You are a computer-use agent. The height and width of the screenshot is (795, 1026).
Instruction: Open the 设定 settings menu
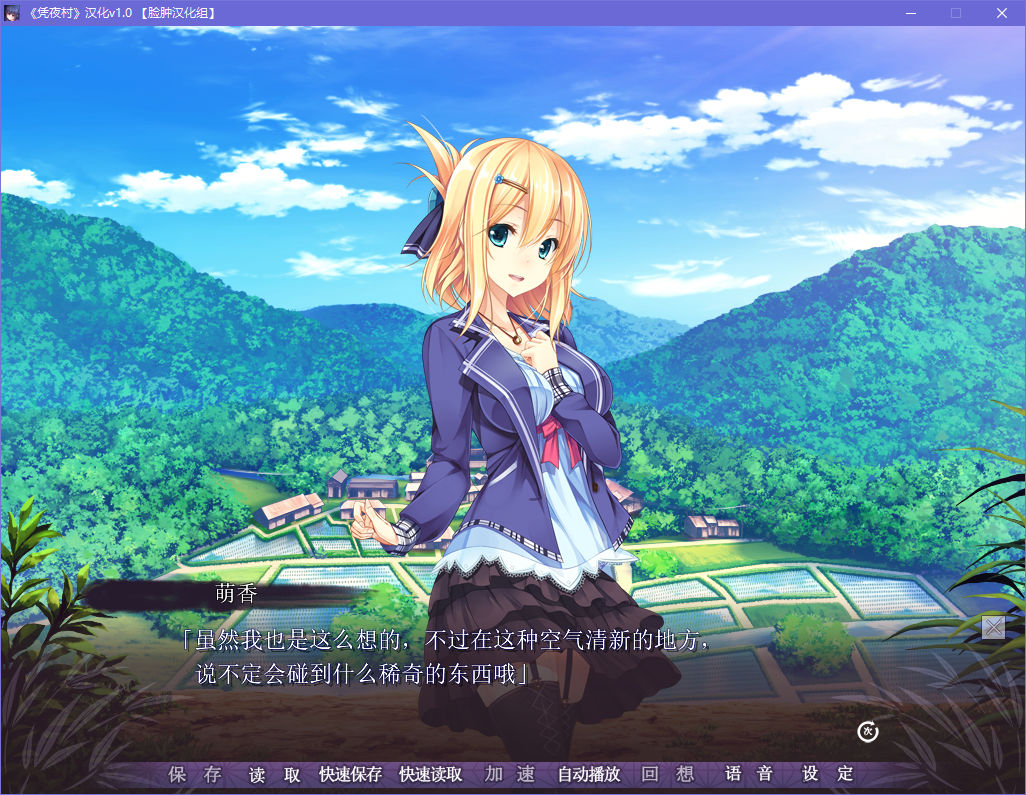(x=828, y=774)
